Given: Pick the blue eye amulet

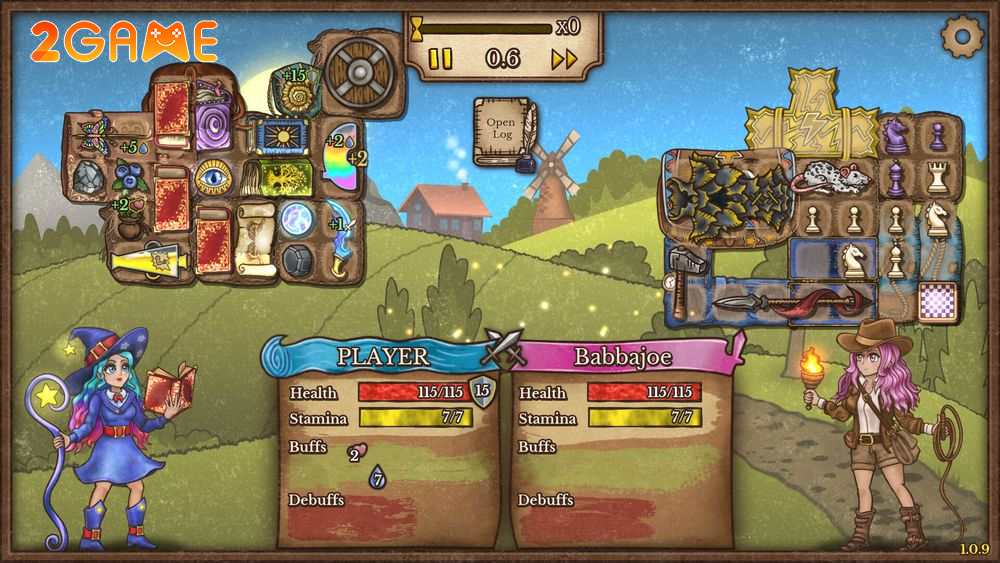Looking at the screenshot, I should [x=213, y=177].
